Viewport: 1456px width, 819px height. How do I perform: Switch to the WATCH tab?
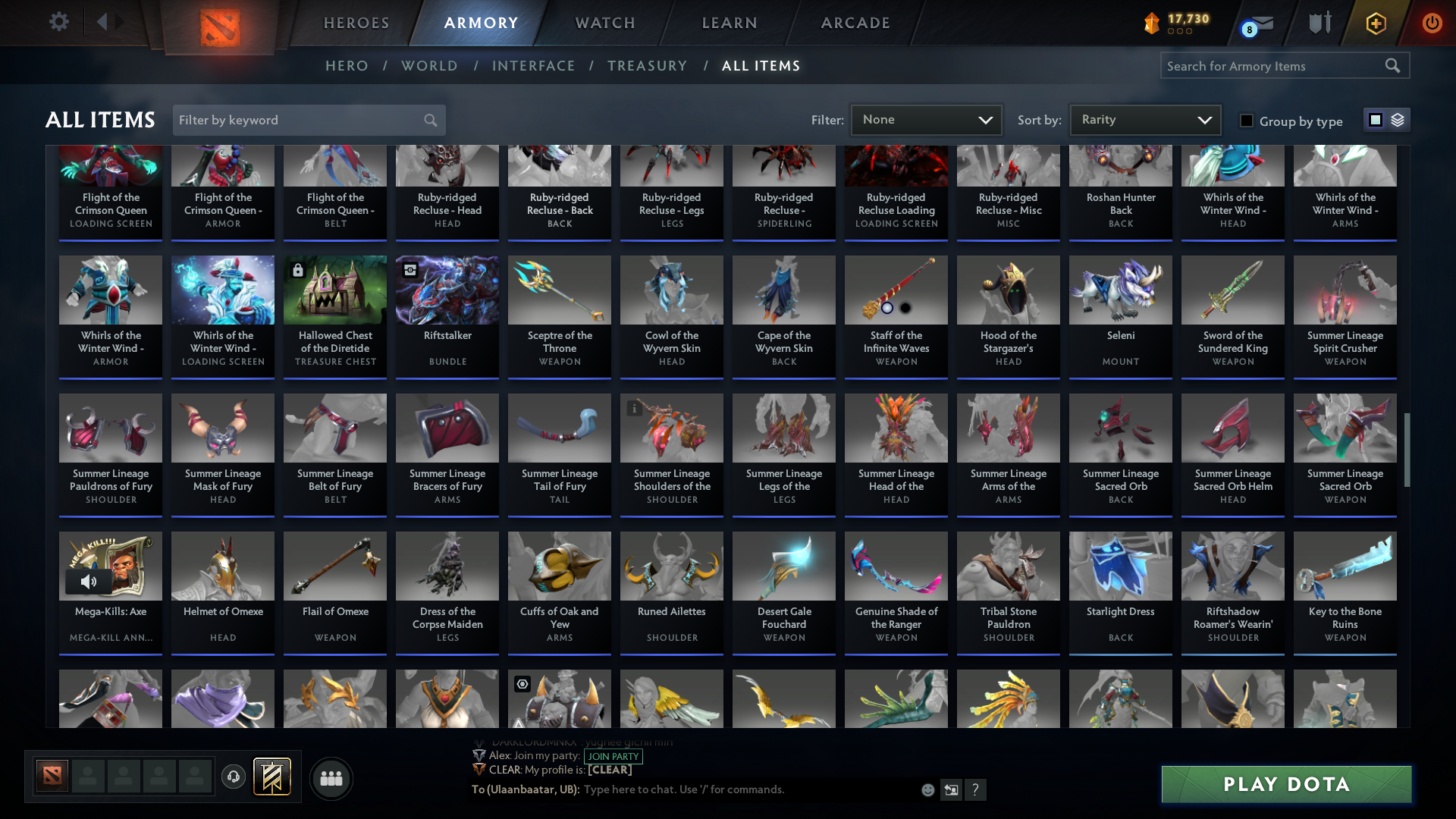[x=604, y=23]
